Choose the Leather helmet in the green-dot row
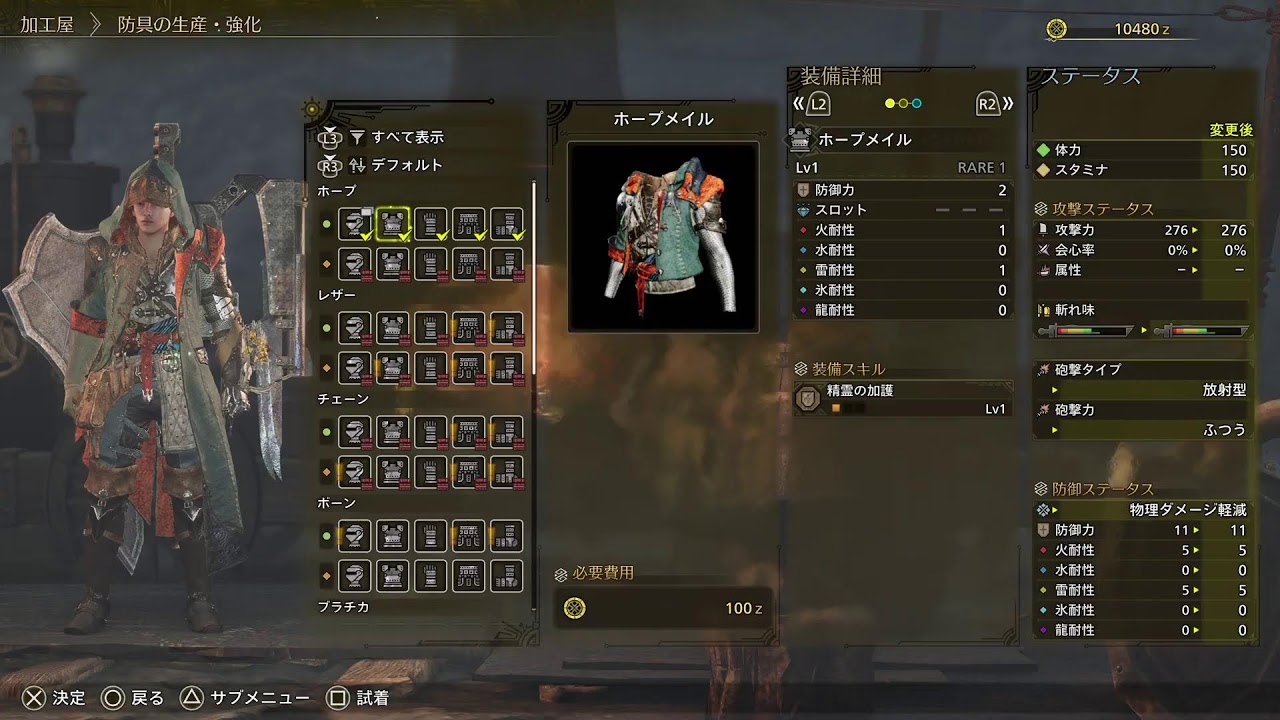The image size is (1280, 720). point(354,328)
